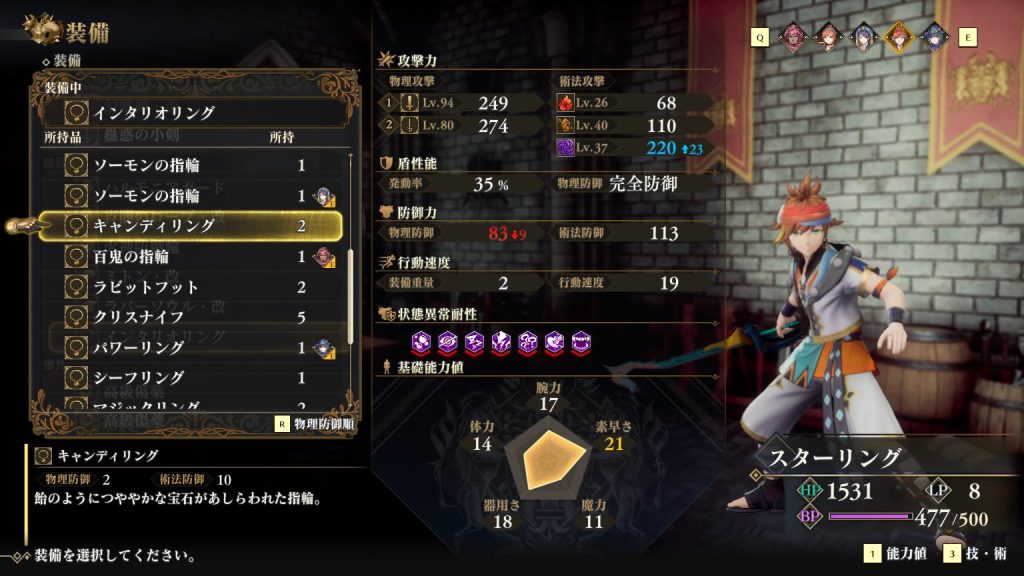Select the gold-framed highlighted character portrait
The width and height of the screenshot is (1024, 576).
897,37
